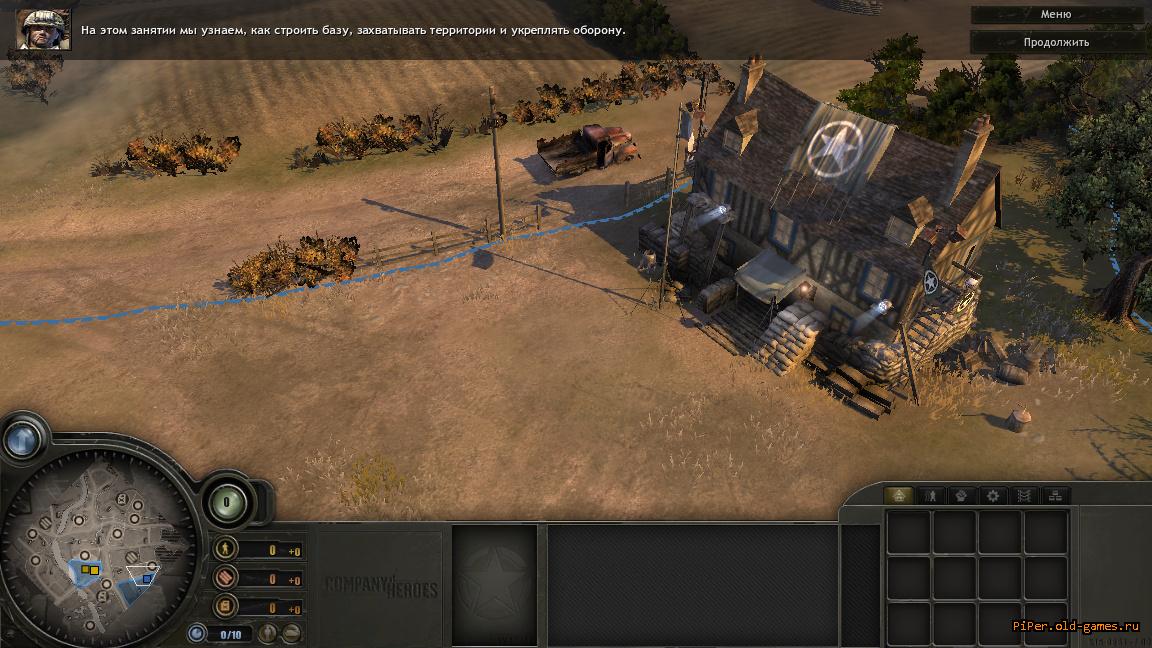
Task: Select the manpower resource icon
Action: coord(226,549)
